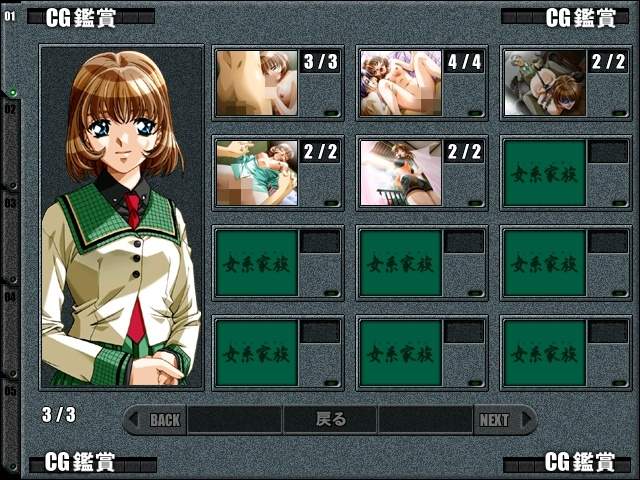The height and width of the screenshot is (480, 640).
Task: Show side tab 05
Action: coord(10,390)
